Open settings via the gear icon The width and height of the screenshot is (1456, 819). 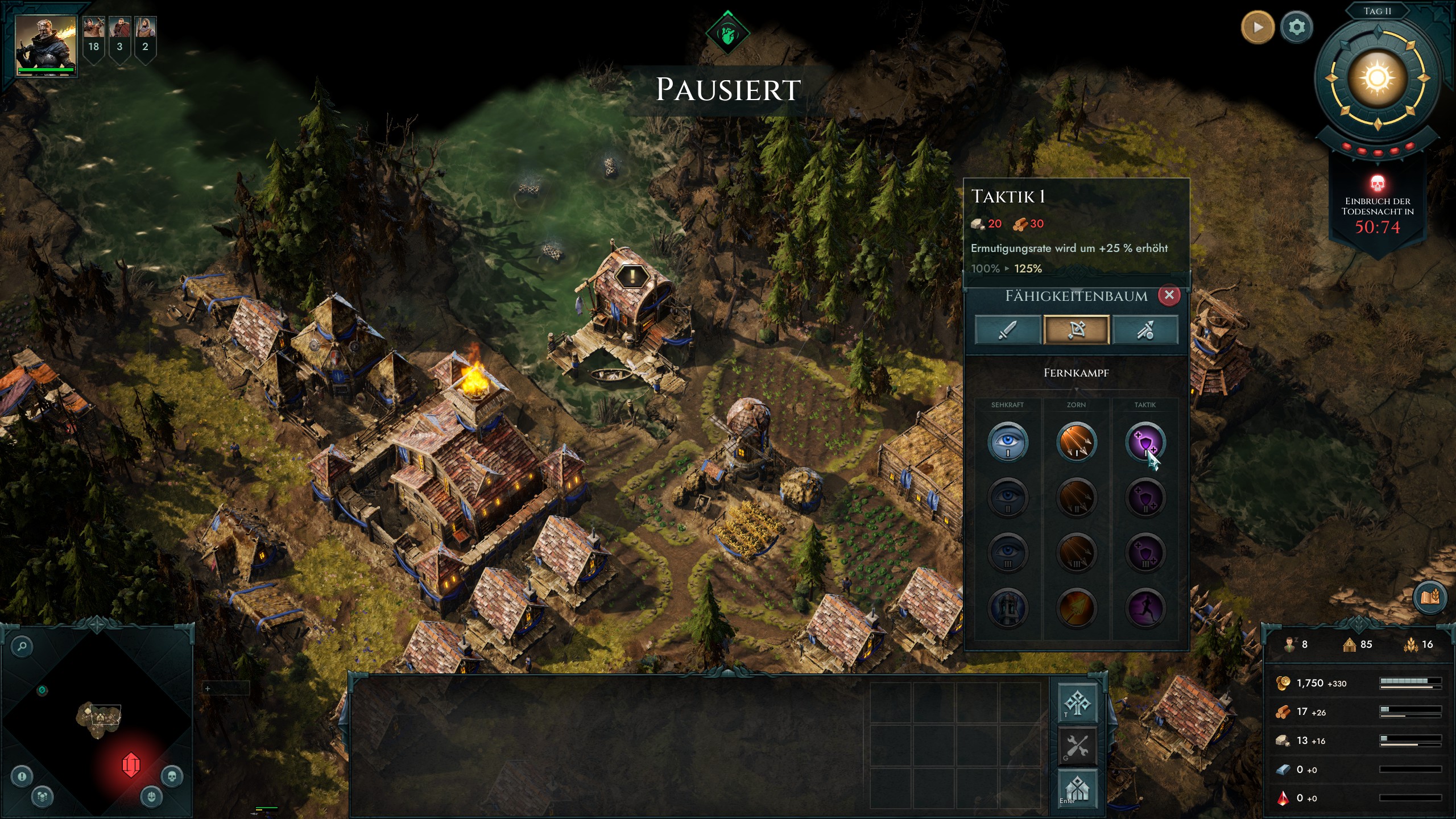1296,27
